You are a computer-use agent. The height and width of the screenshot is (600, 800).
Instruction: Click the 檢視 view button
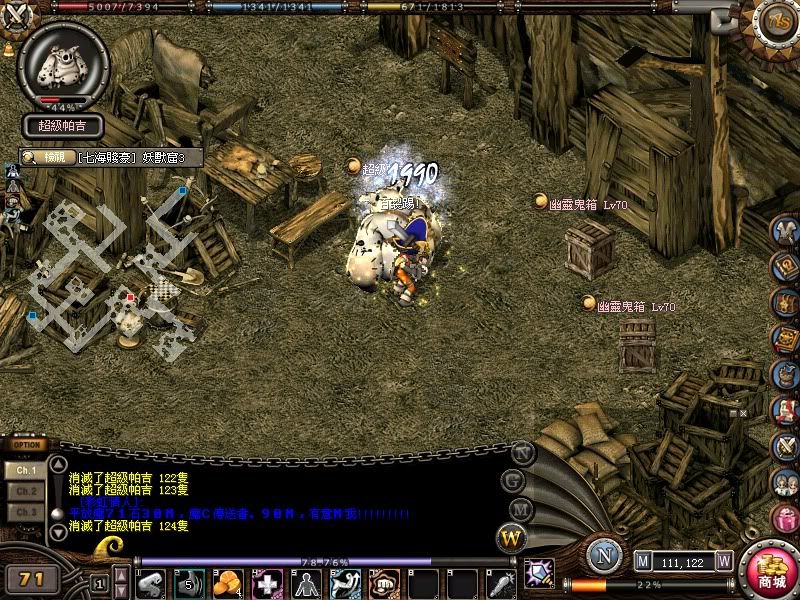point(43,157)
